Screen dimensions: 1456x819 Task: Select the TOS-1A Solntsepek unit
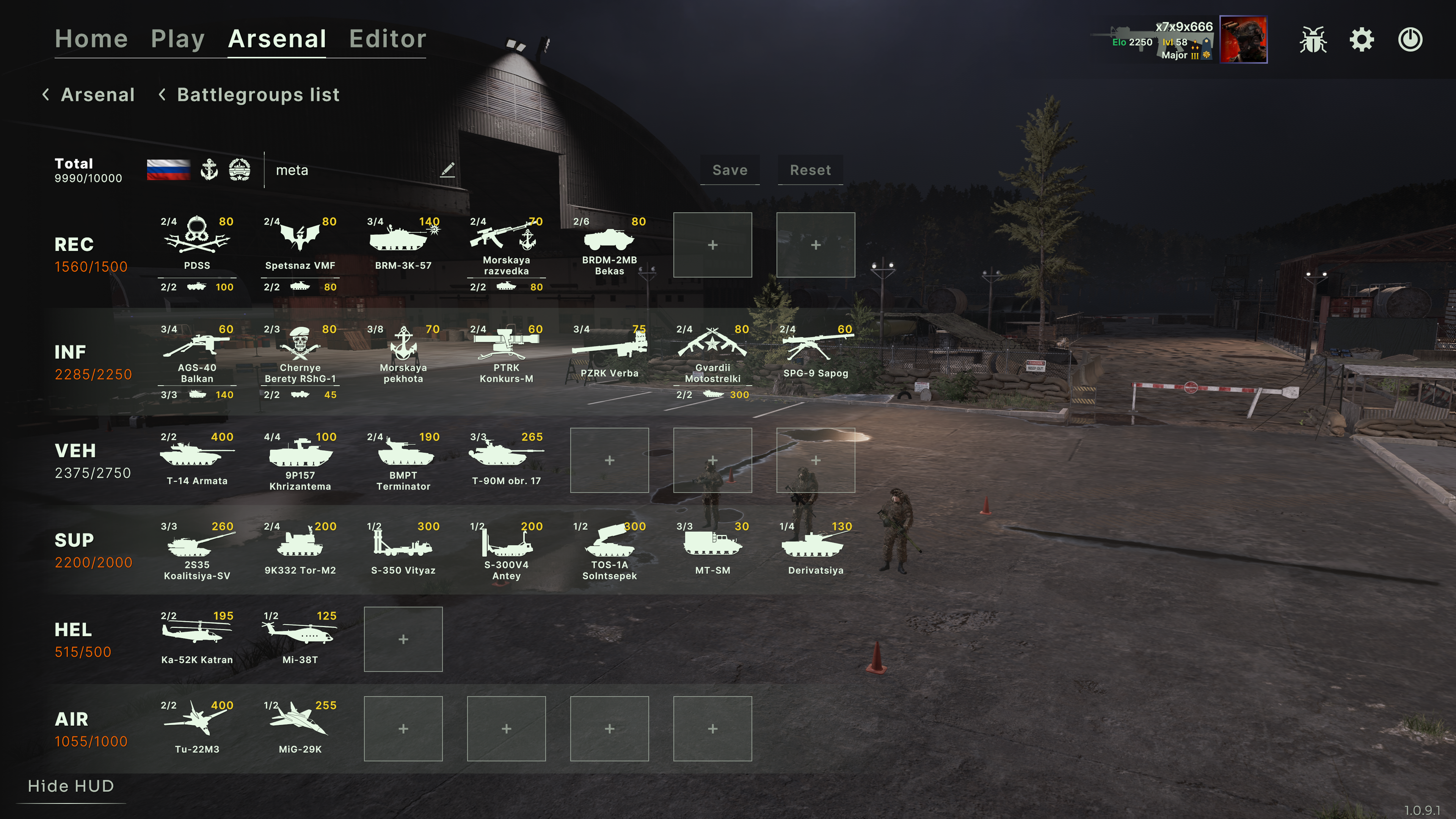[609, 549]
